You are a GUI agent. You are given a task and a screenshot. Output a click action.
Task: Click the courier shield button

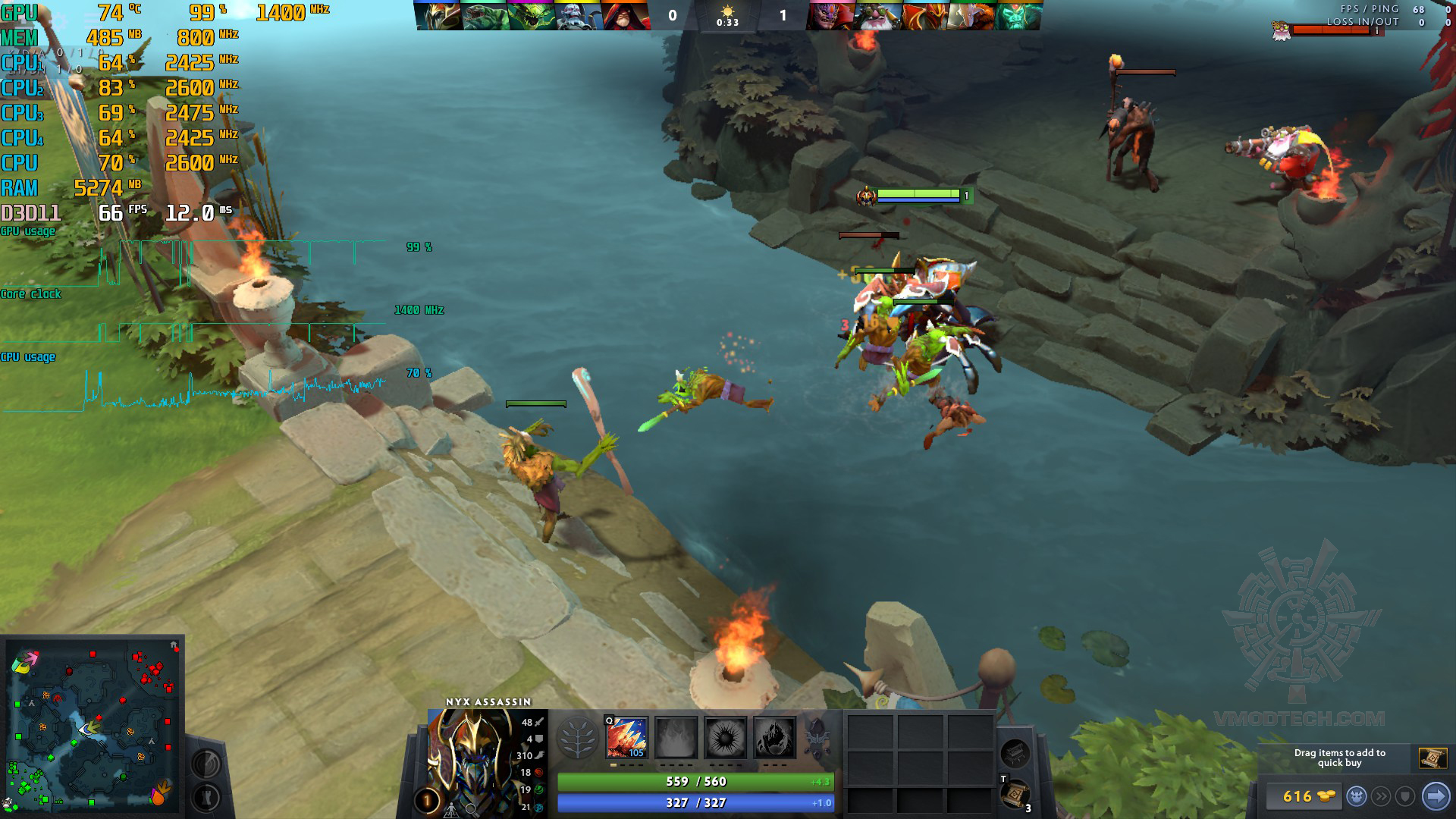point(1406,796)
